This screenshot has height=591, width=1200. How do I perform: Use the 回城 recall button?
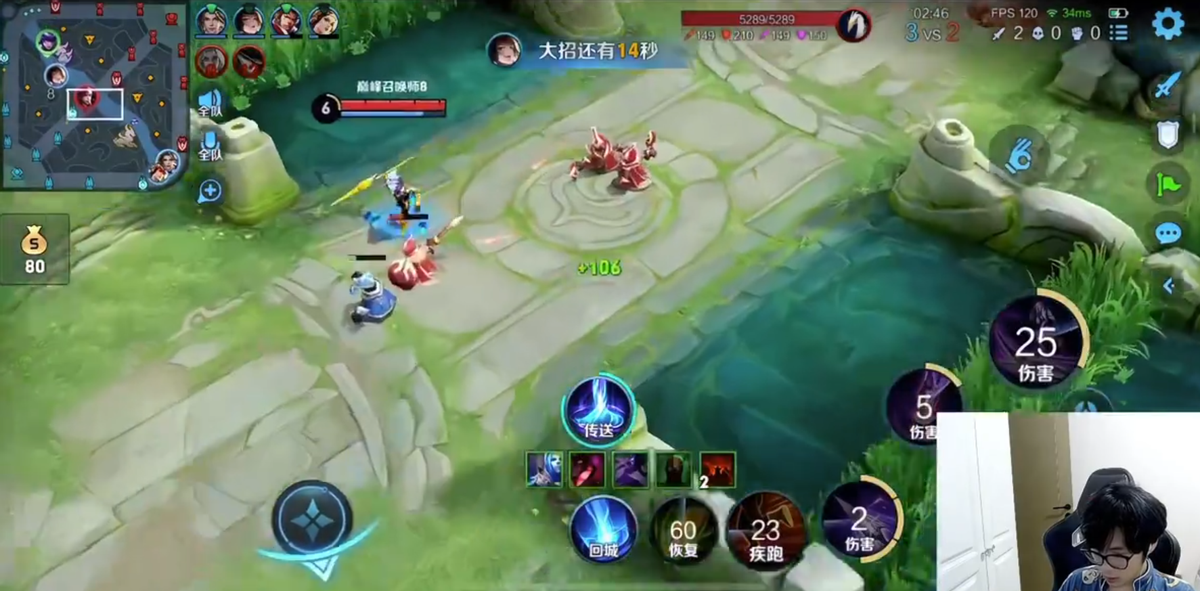click(x=603, y=529)
